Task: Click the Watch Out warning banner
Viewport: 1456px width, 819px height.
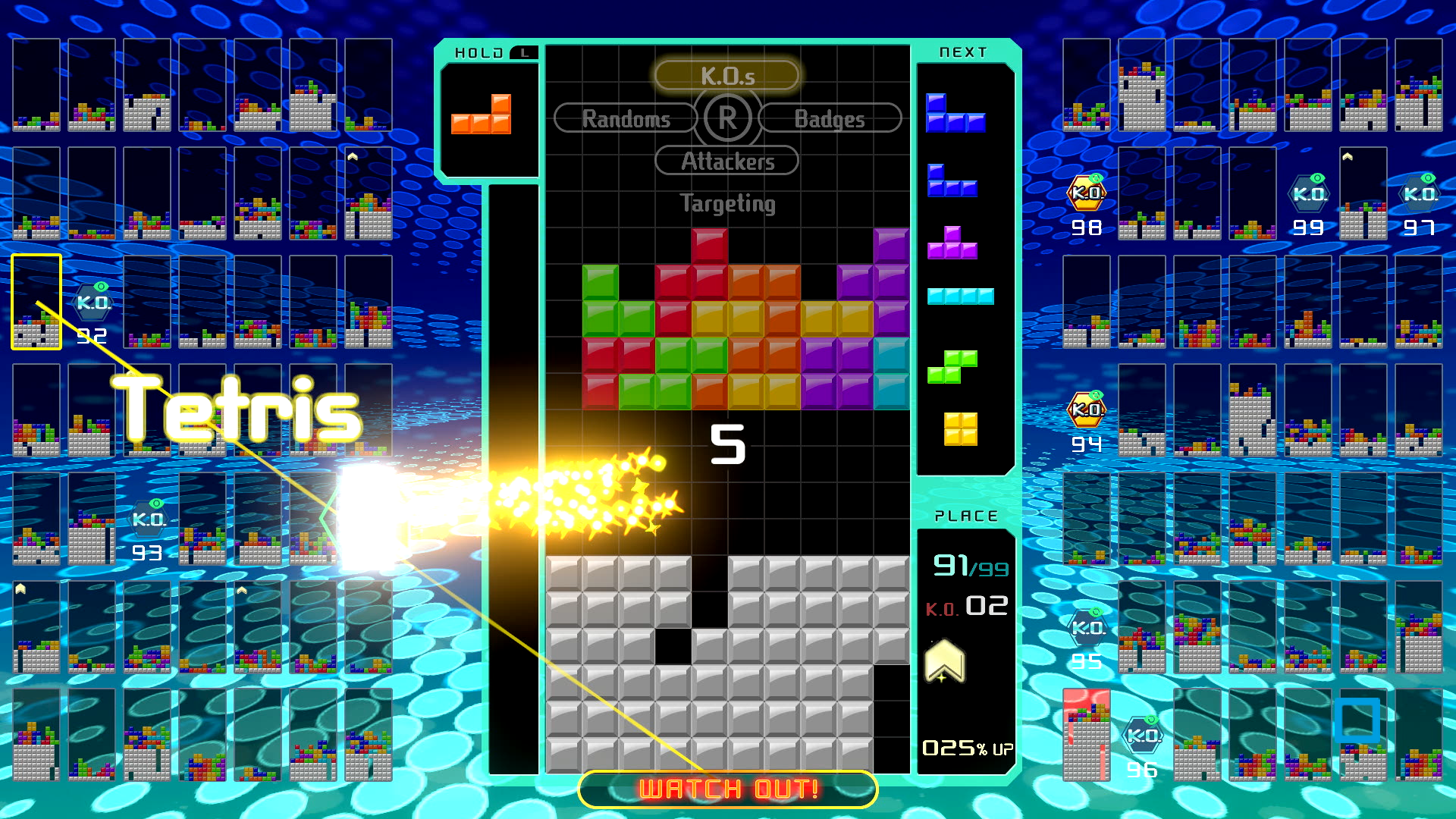Action: [x=726, y=788]
